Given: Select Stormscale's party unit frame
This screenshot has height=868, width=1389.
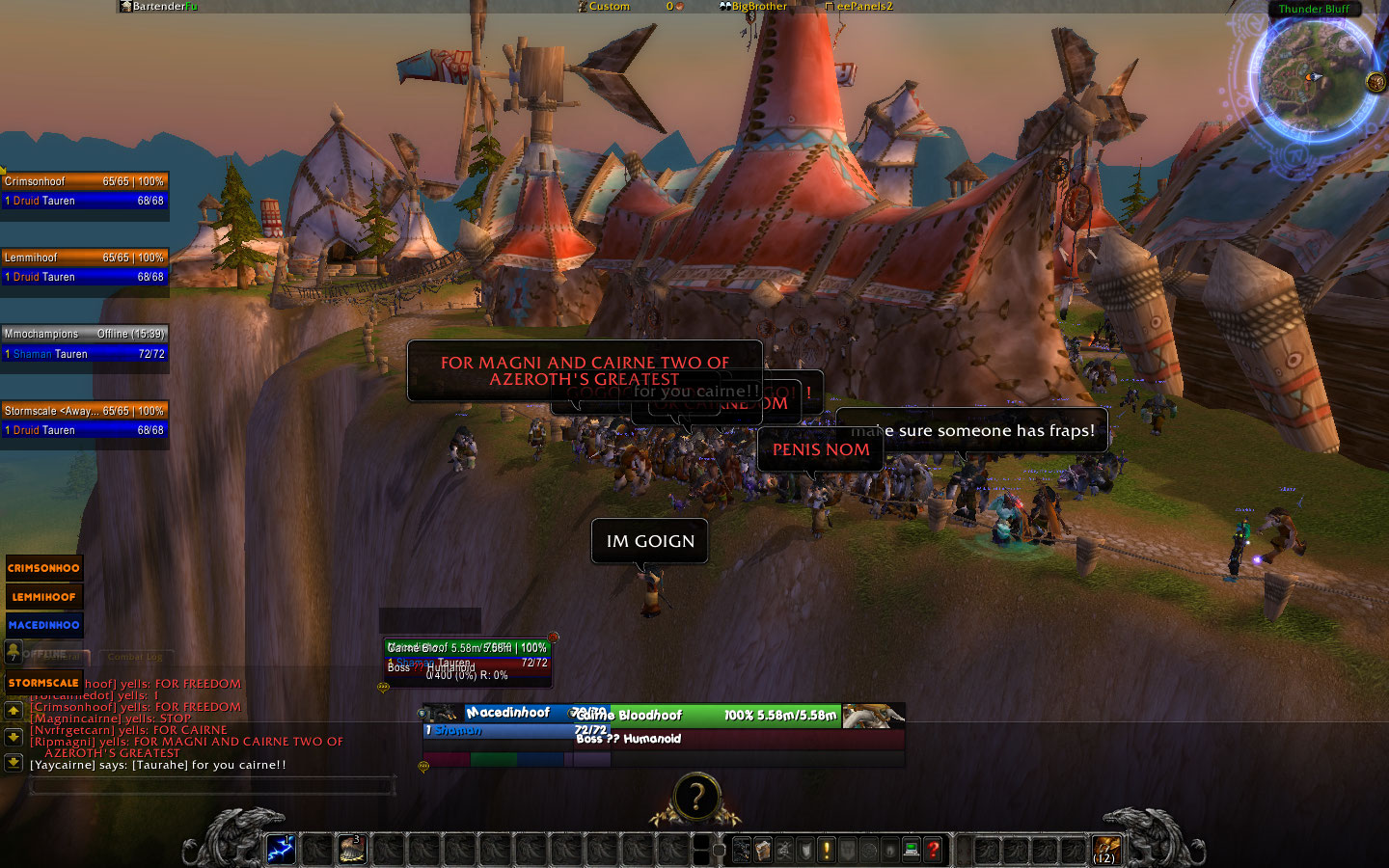Looking at the screenshot, I should (x=85, y=420).
